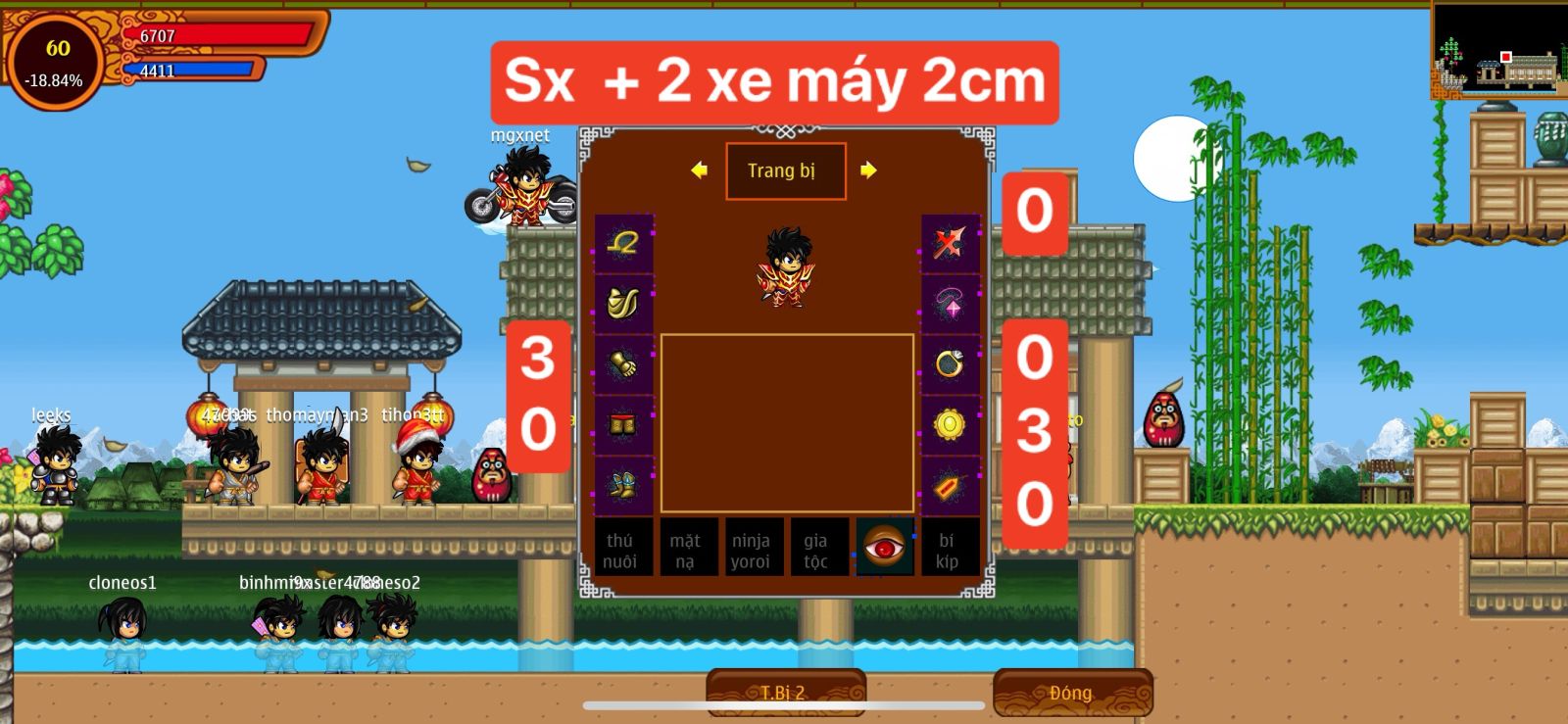Switch to the thú nuôi tab

pos(624,549)
